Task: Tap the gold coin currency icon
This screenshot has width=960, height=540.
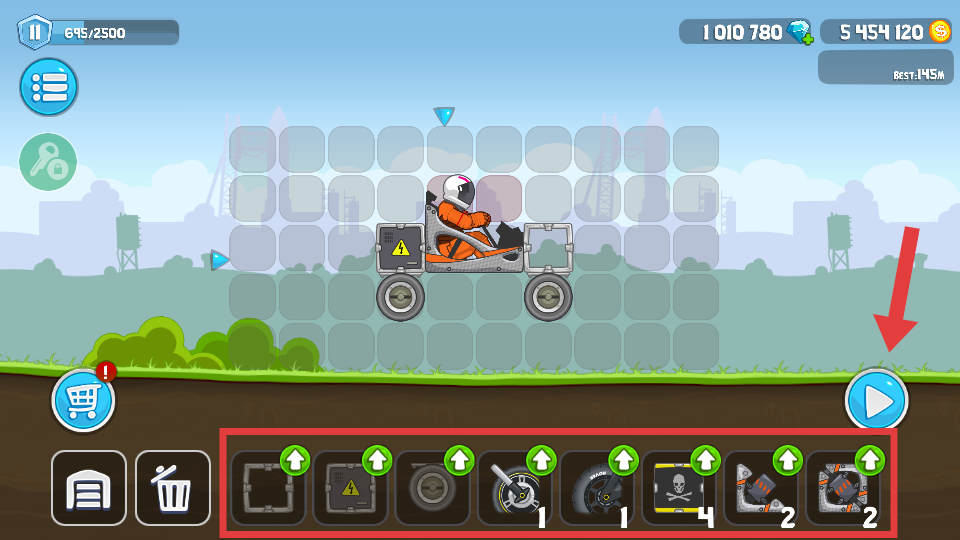Action: pyautogui.click(x=940, y=32)
